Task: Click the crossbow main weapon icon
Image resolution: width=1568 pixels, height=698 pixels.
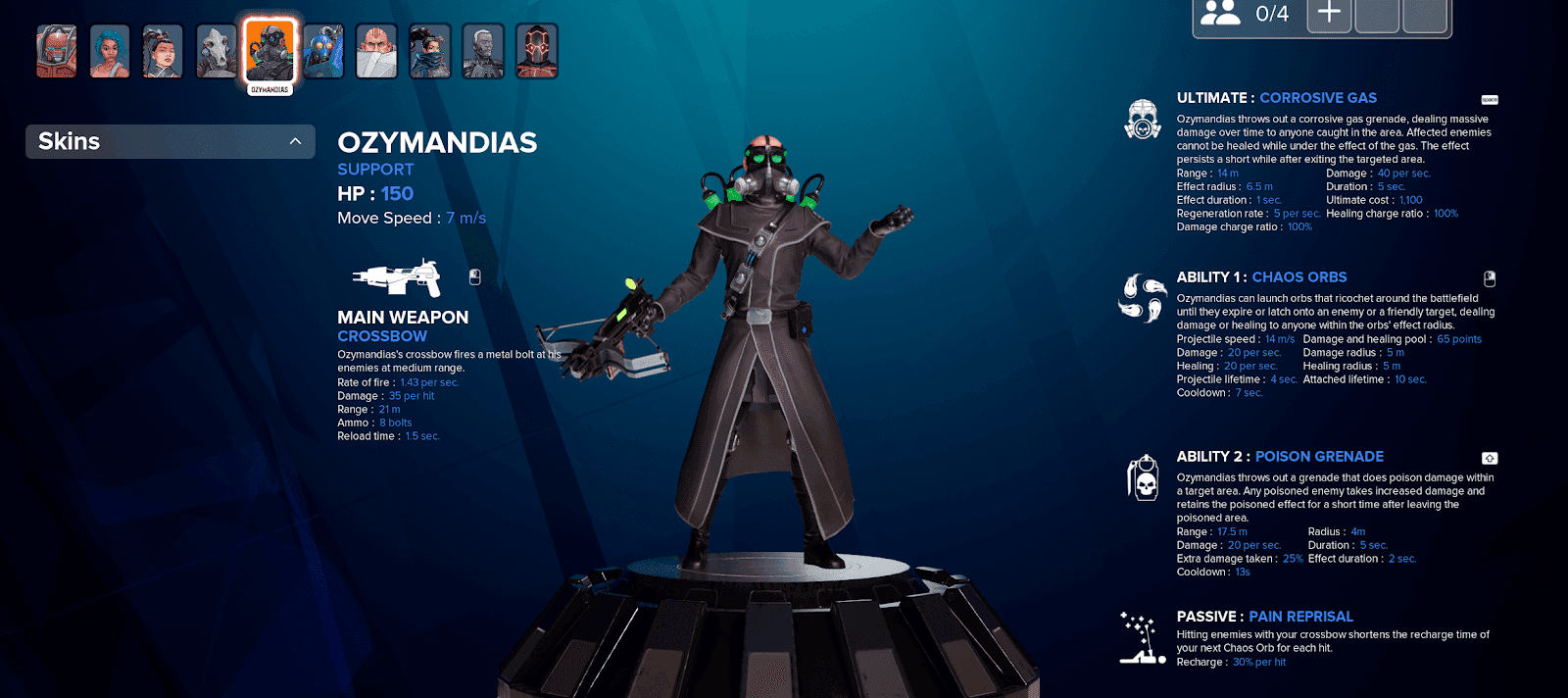Action: (397, 278)
